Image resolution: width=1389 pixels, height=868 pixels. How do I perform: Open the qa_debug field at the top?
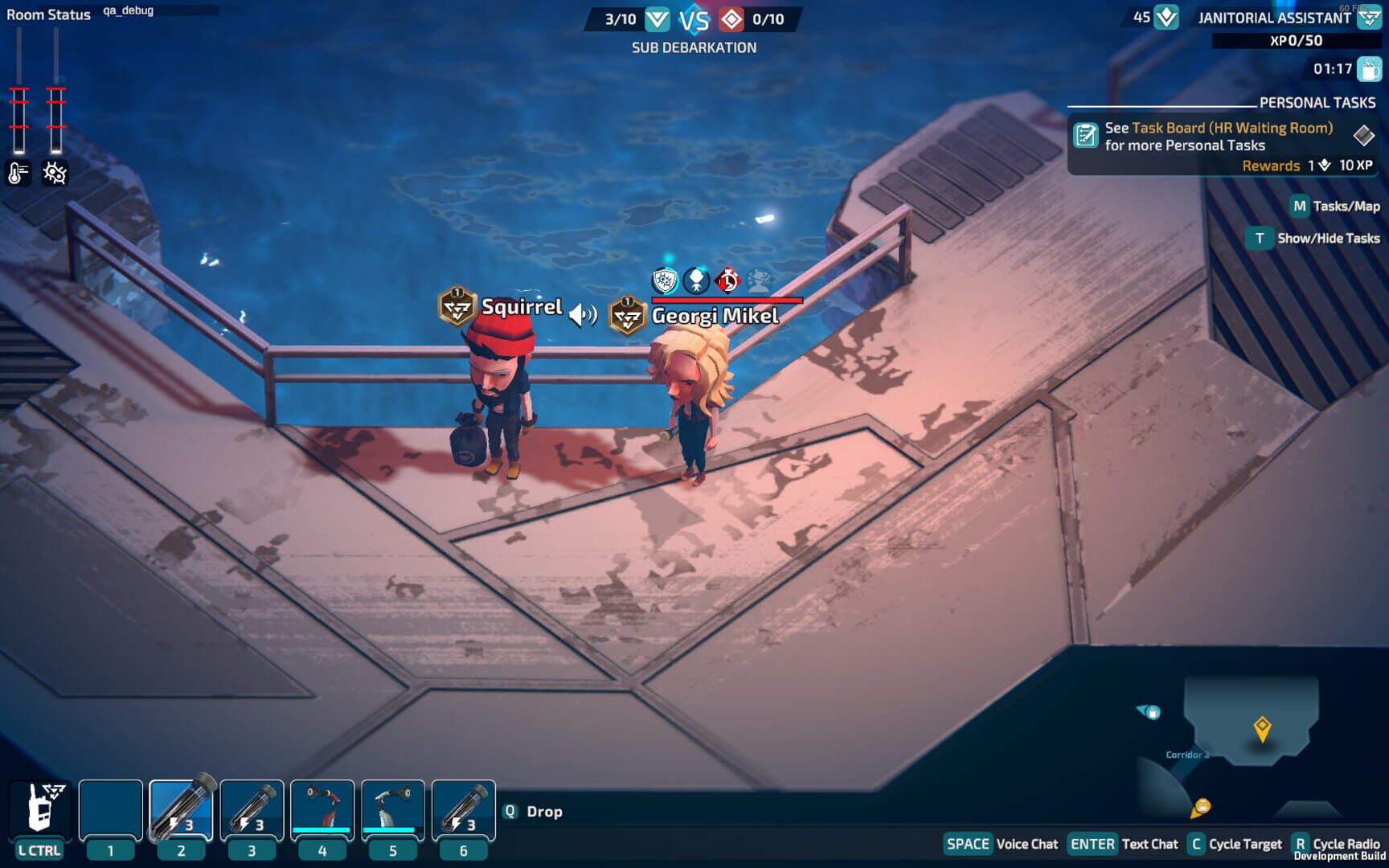click(128, 11)
